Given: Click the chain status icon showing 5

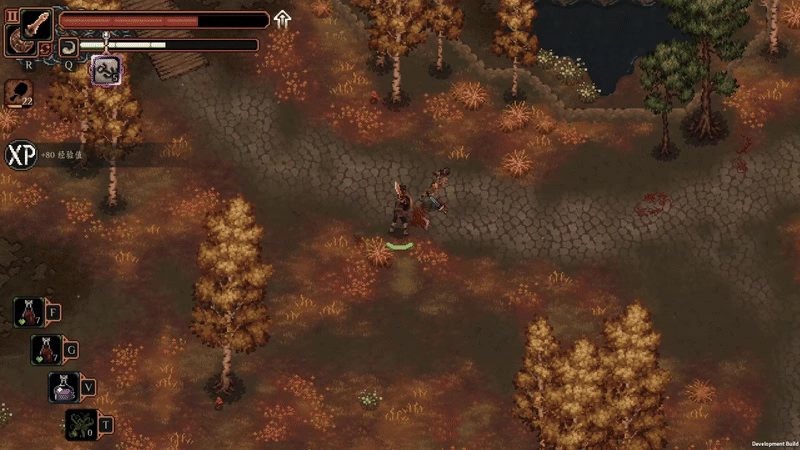Looking at the screenshot, I should click(106, 69).
